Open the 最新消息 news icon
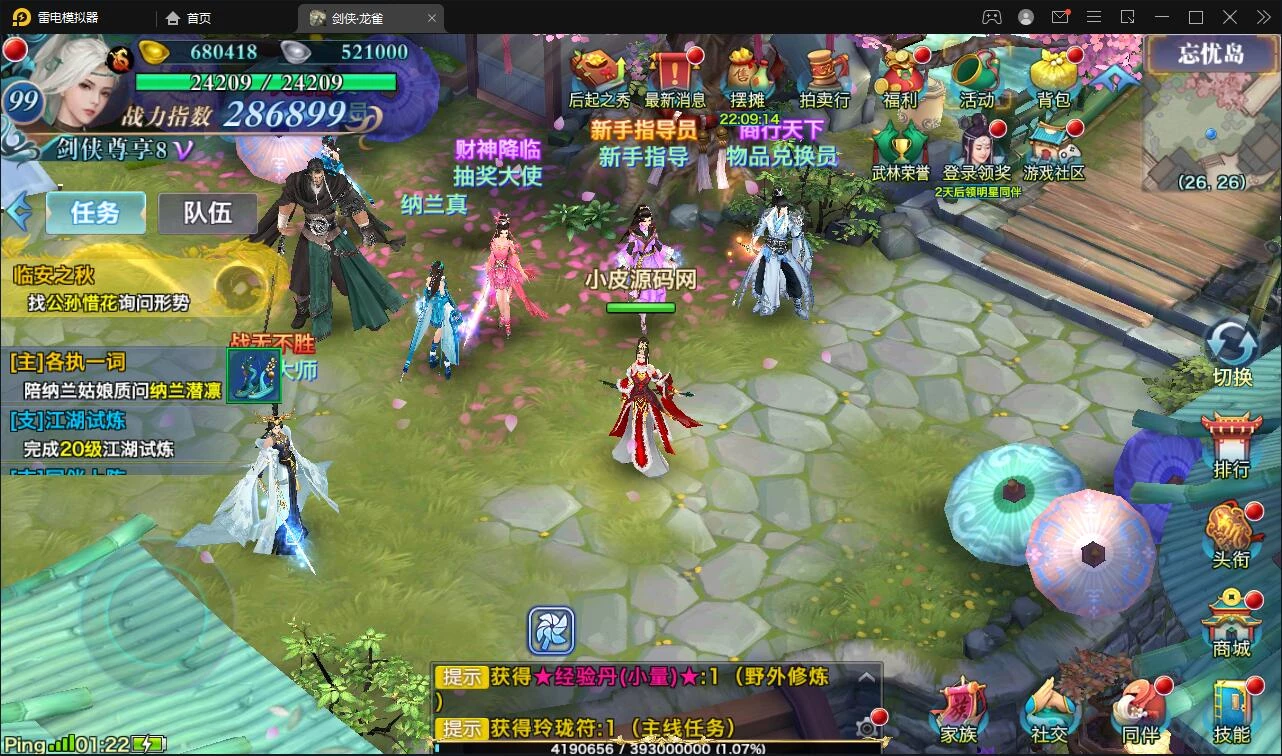The width and height of the screenshot is (1282, 756). [675, 75]
